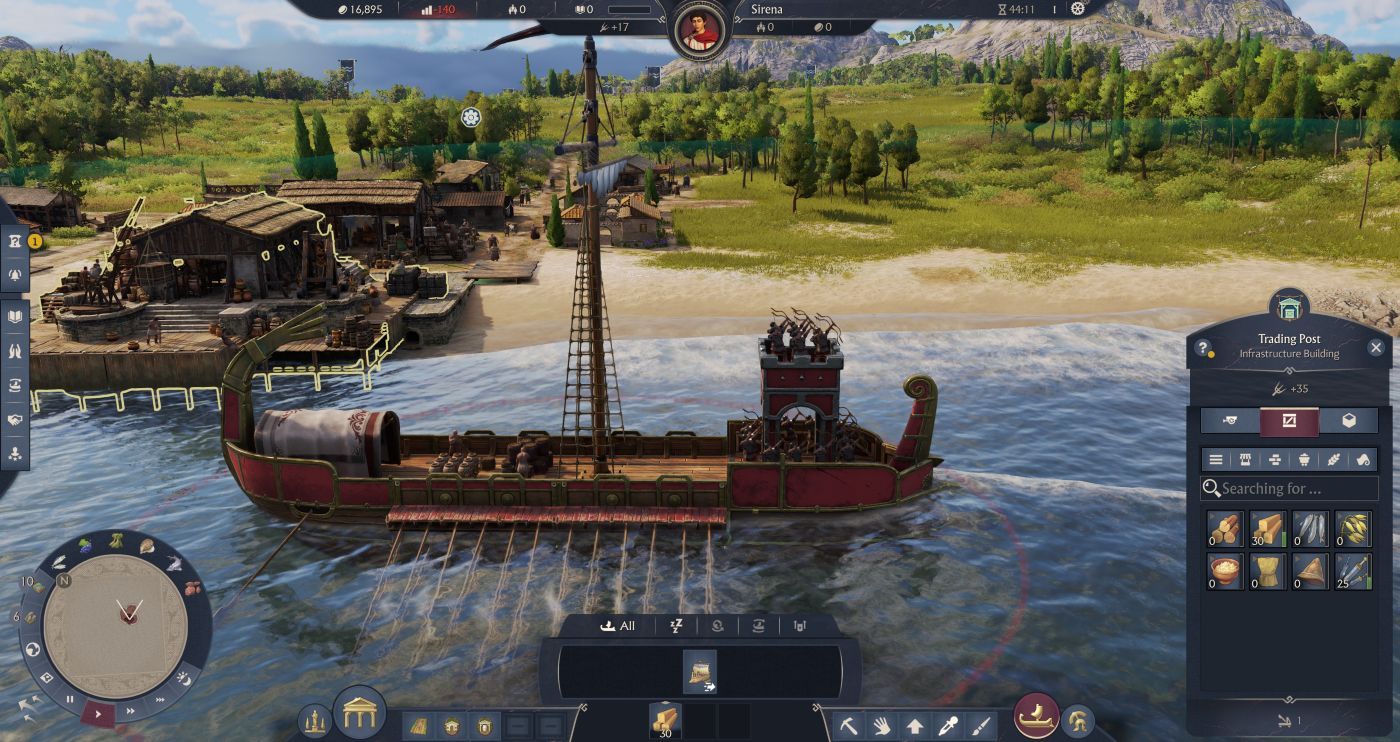
Task: Click the governor portrait at top center
Action: [x=699, y=31]
